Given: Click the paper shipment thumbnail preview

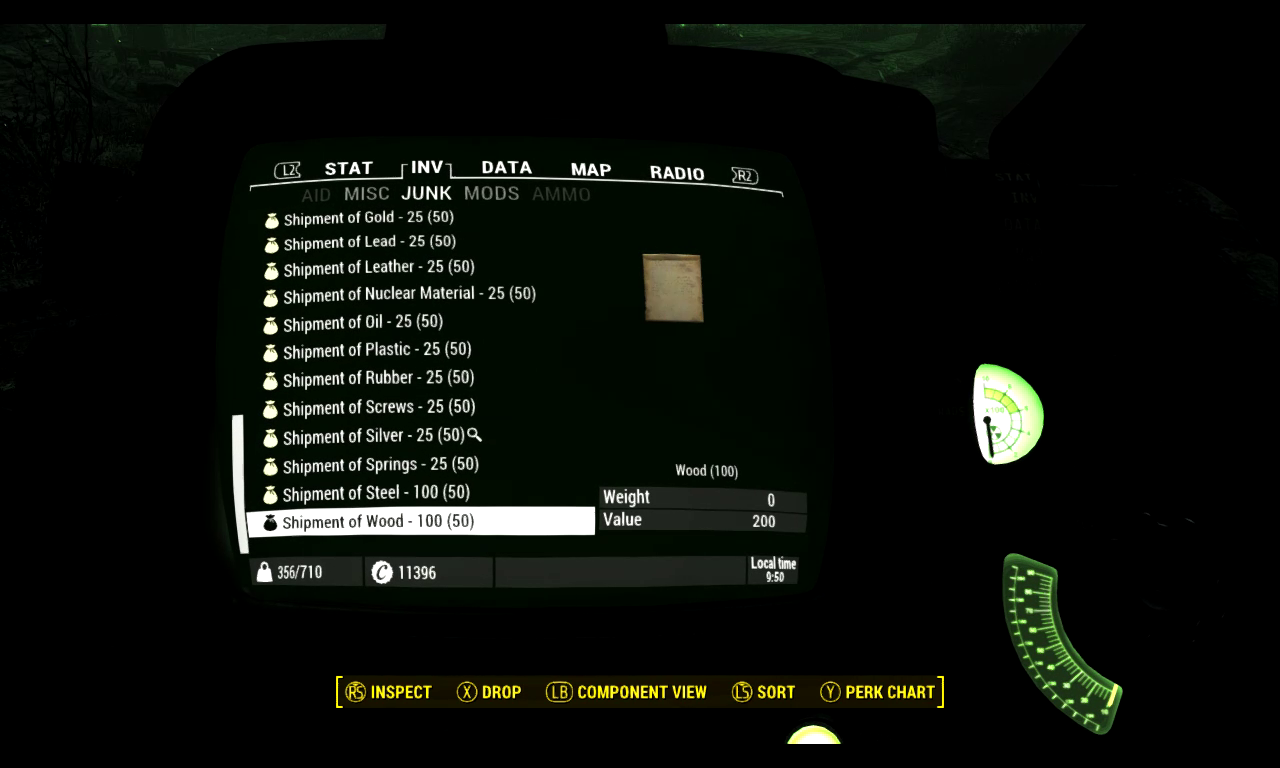Looking at the screenshot, I should 670,288.
